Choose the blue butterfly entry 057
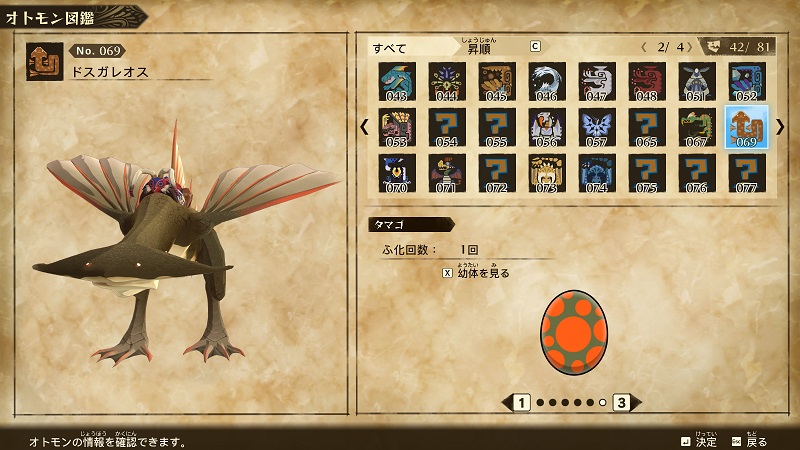The image size is (800, 450). coord(597,127)
